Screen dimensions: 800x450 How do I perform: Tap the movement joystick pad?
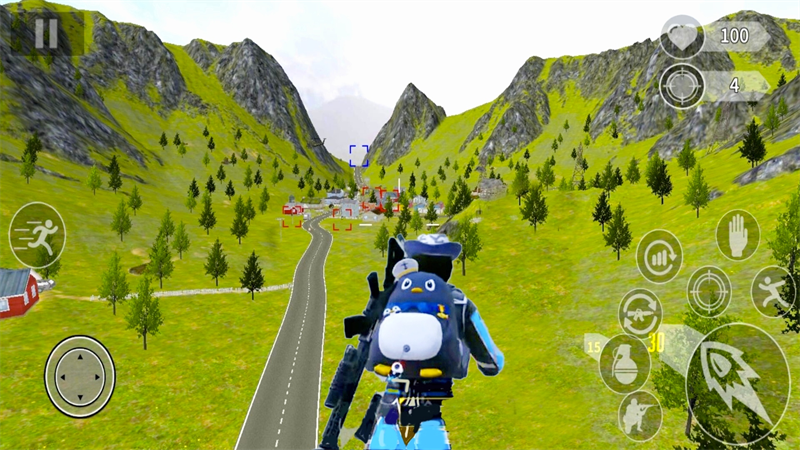click(x=80, y=376)
